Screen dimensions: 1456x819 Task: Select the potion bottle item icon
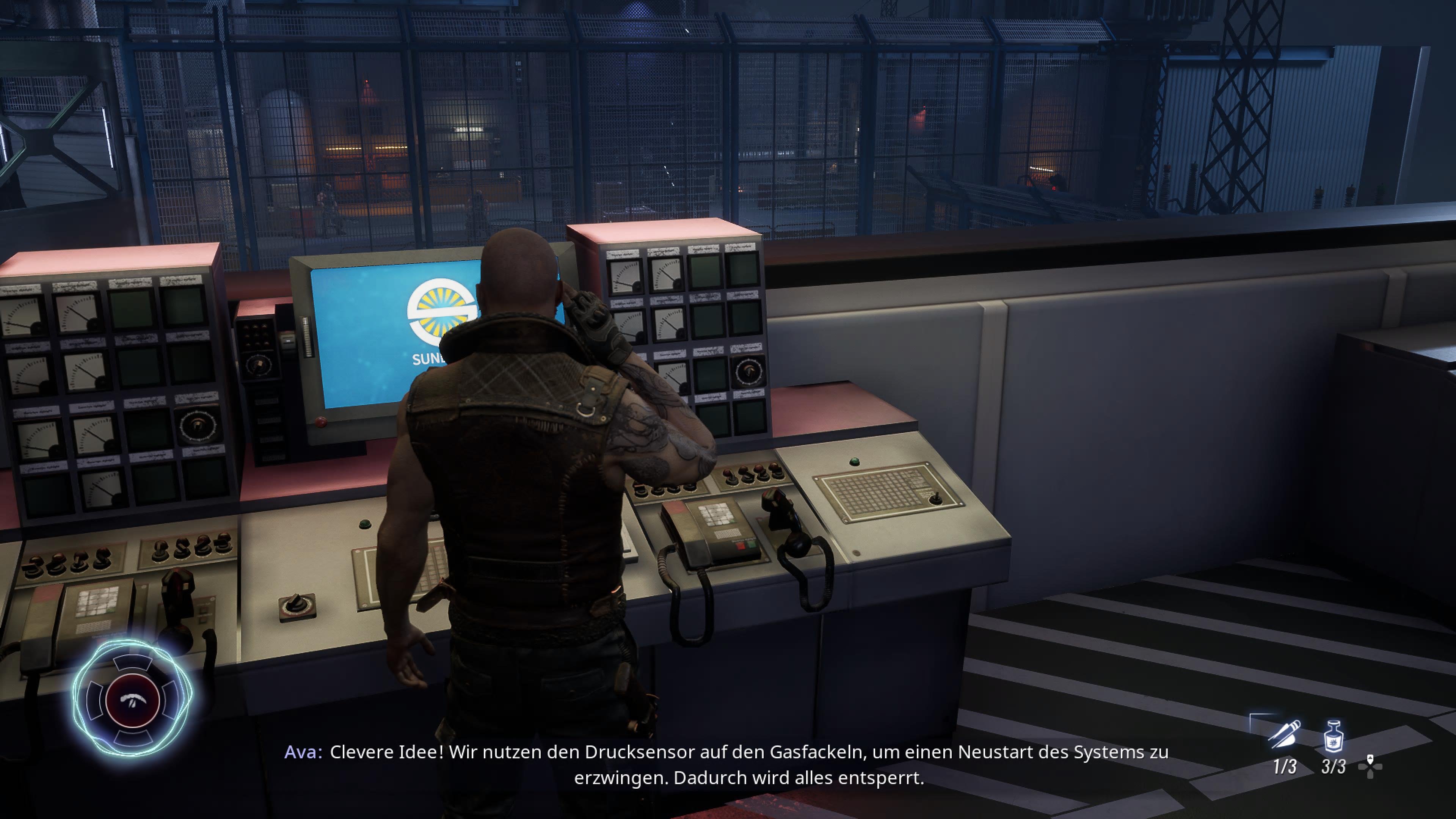(1334, 736)
